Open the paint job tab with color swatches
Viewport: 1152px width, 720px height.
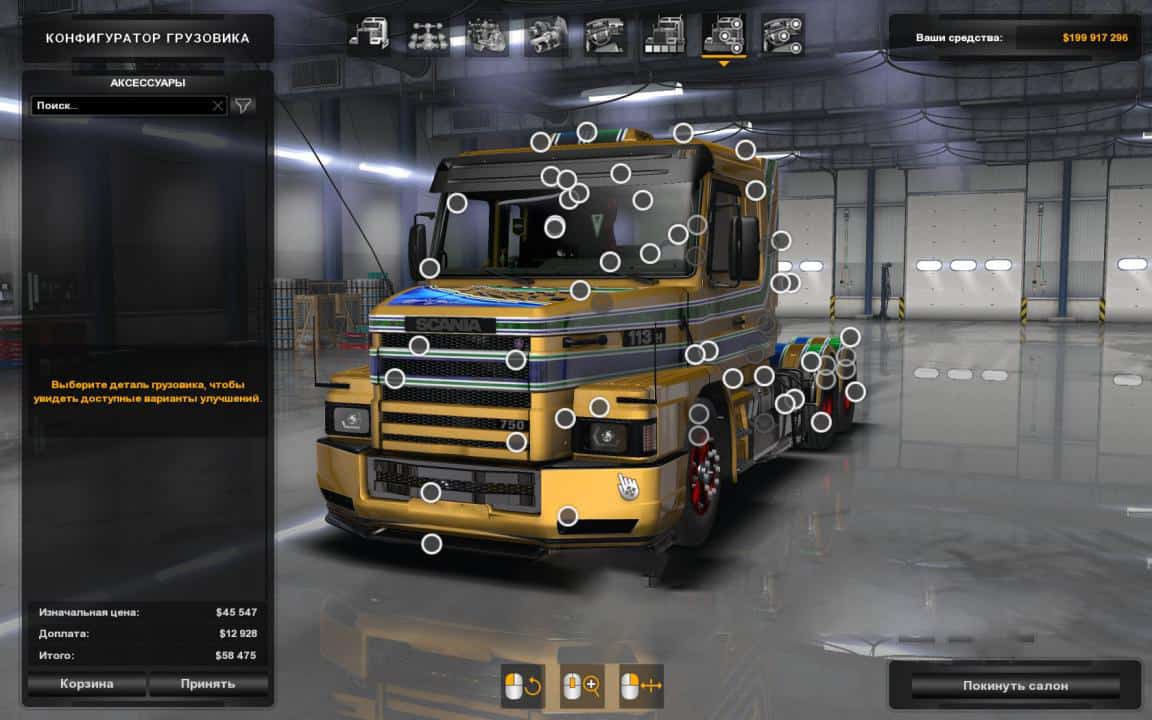(664, 35)
